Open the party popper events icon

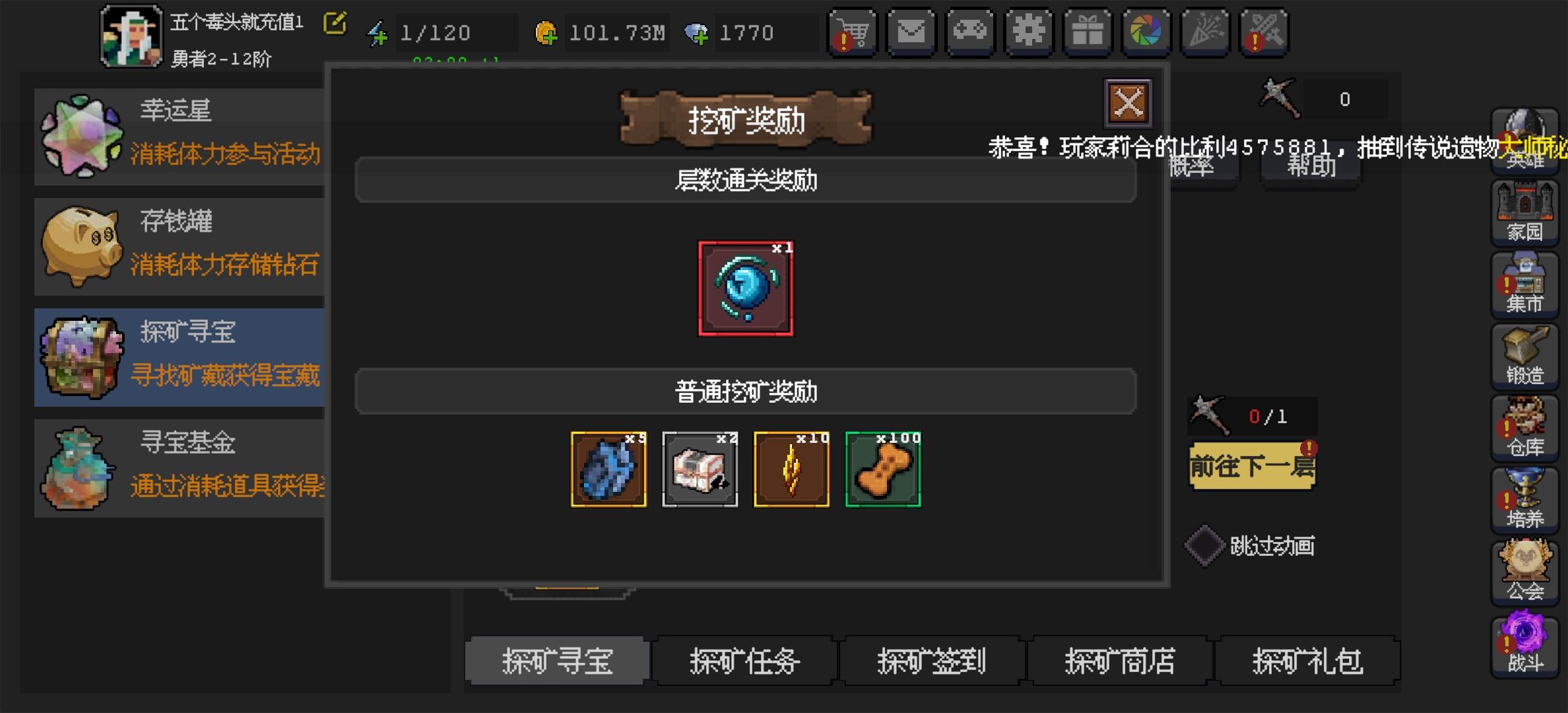pyautogui.click(x=1204, y=31)
